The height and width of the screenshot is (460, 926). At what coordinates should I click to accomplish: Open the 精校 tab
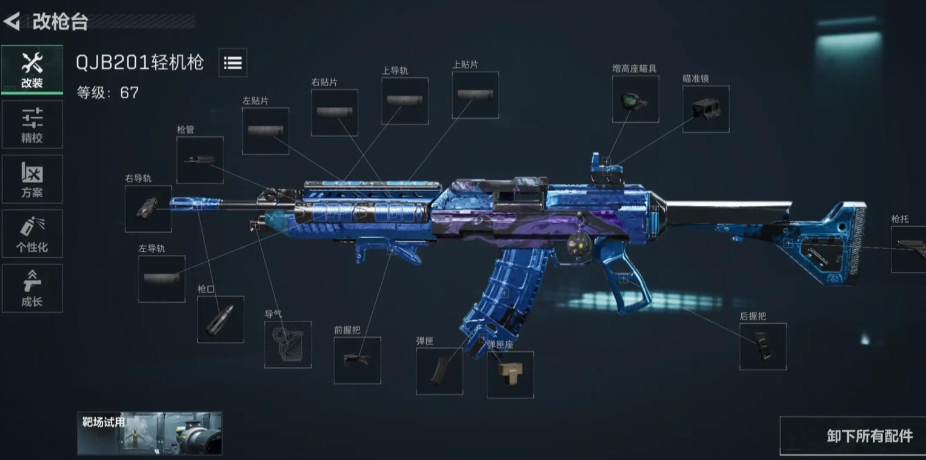click(x=32, y=125)
